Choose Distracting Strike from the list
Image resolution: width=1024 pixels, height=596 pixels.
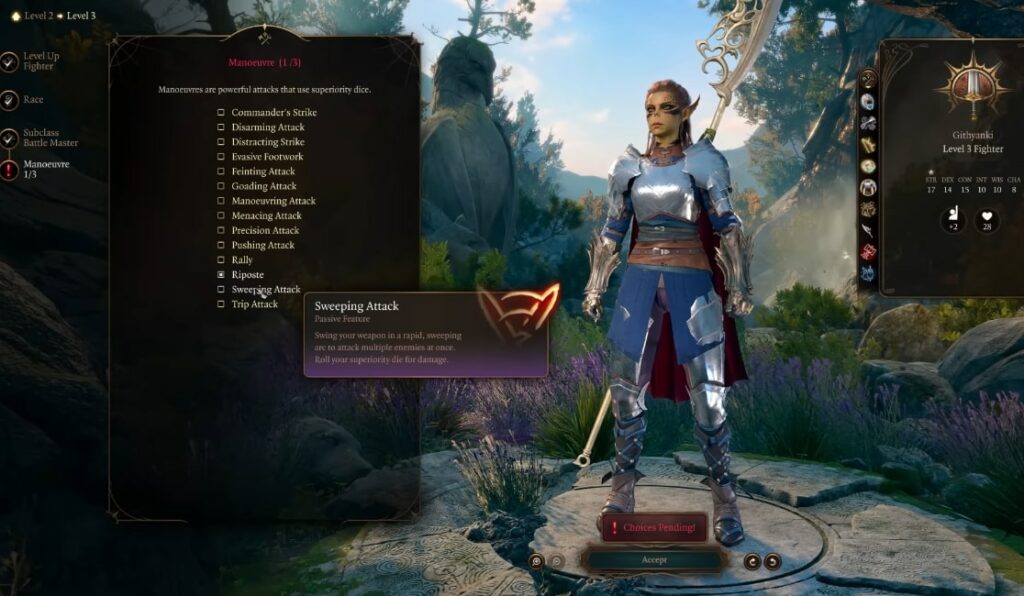click(221, 142)
